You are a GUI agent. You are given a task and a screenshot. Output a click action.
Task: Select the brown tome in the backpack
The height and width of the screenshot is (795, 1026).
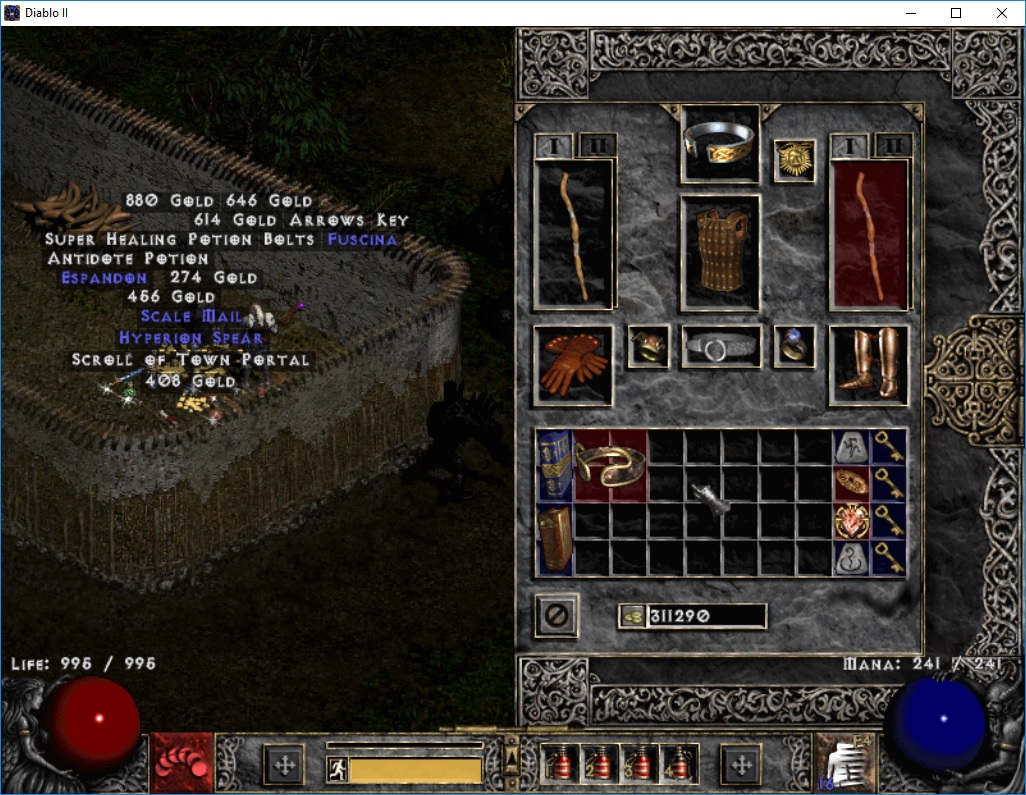click(553, 540)
